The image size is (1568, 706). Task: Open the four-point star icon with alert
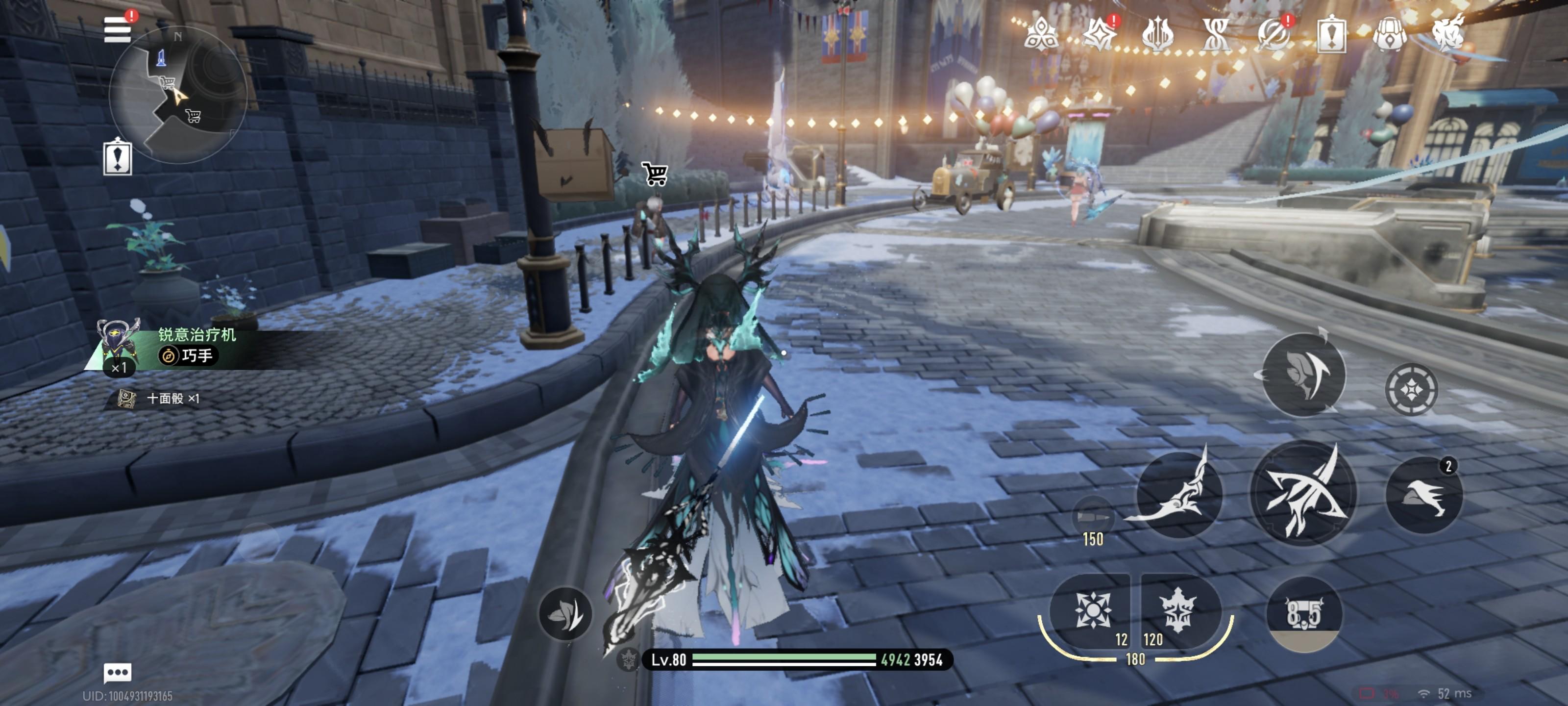(x=1099, y=34)
